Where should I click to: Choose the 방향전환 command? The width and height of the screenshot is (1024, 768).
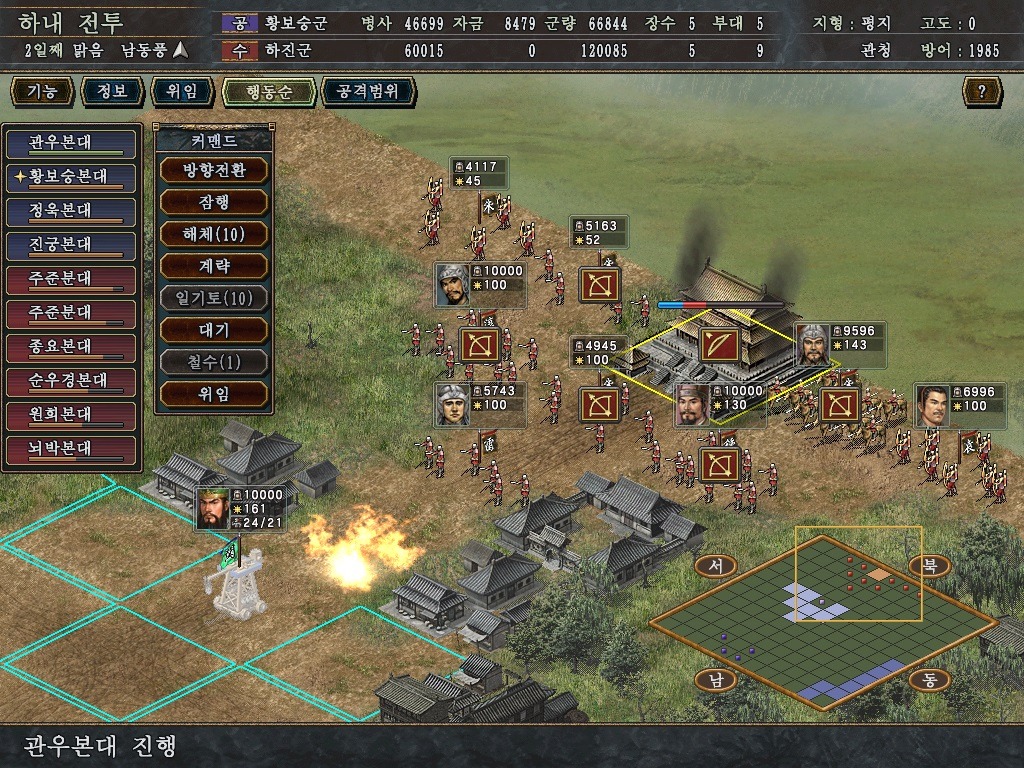tap(213, 170)
